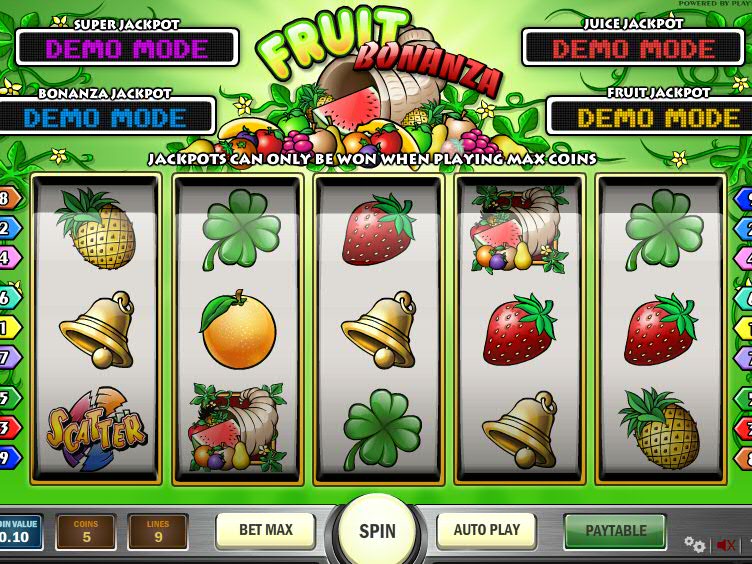Open the gear settings icon

[694, 545]
